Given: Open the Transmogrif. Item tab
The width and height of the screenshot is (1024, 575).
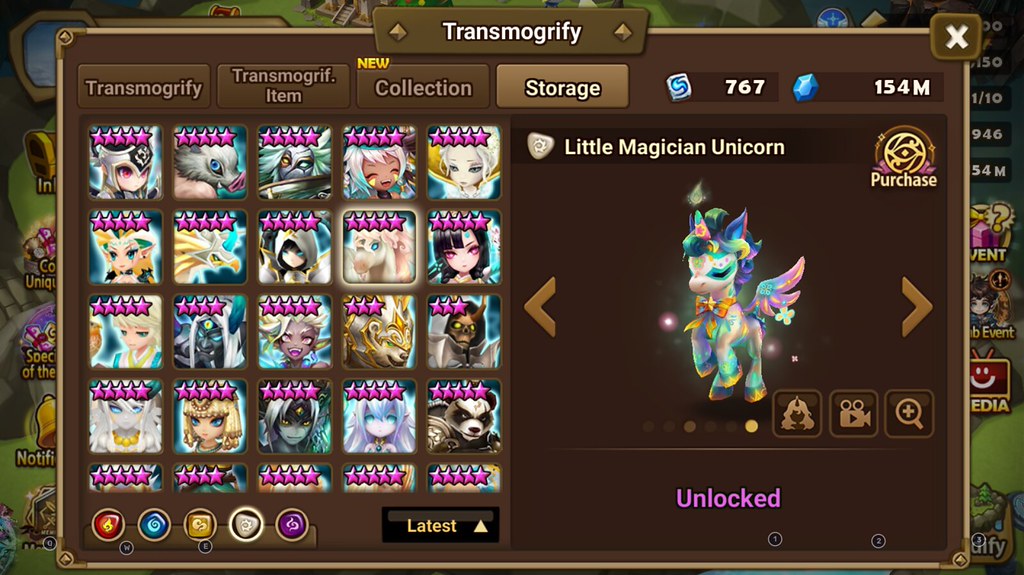Looking at the screenshot, I should pyautogui.click(x=283, y=87).
